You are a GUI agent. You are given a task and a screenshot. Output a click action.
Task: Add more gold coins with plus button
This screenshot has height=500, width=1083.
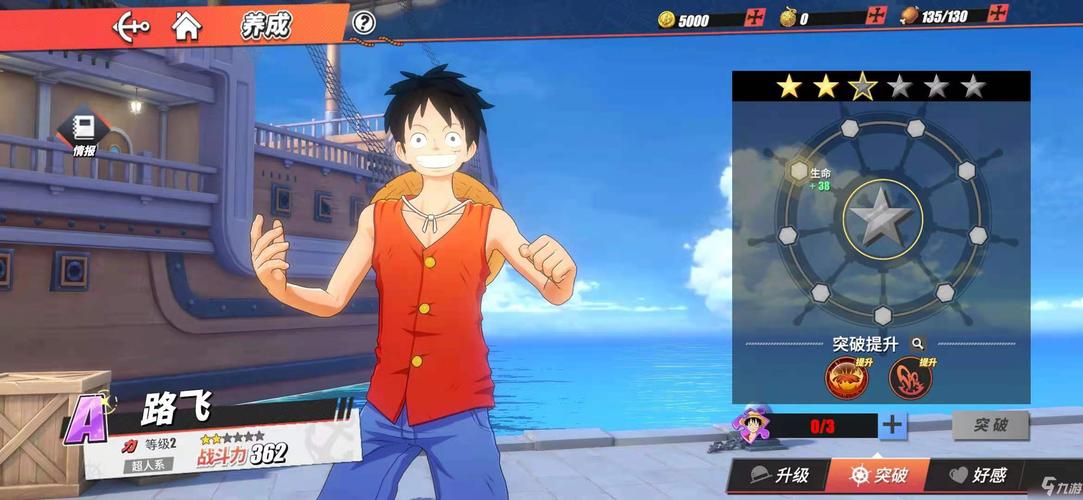756,18
